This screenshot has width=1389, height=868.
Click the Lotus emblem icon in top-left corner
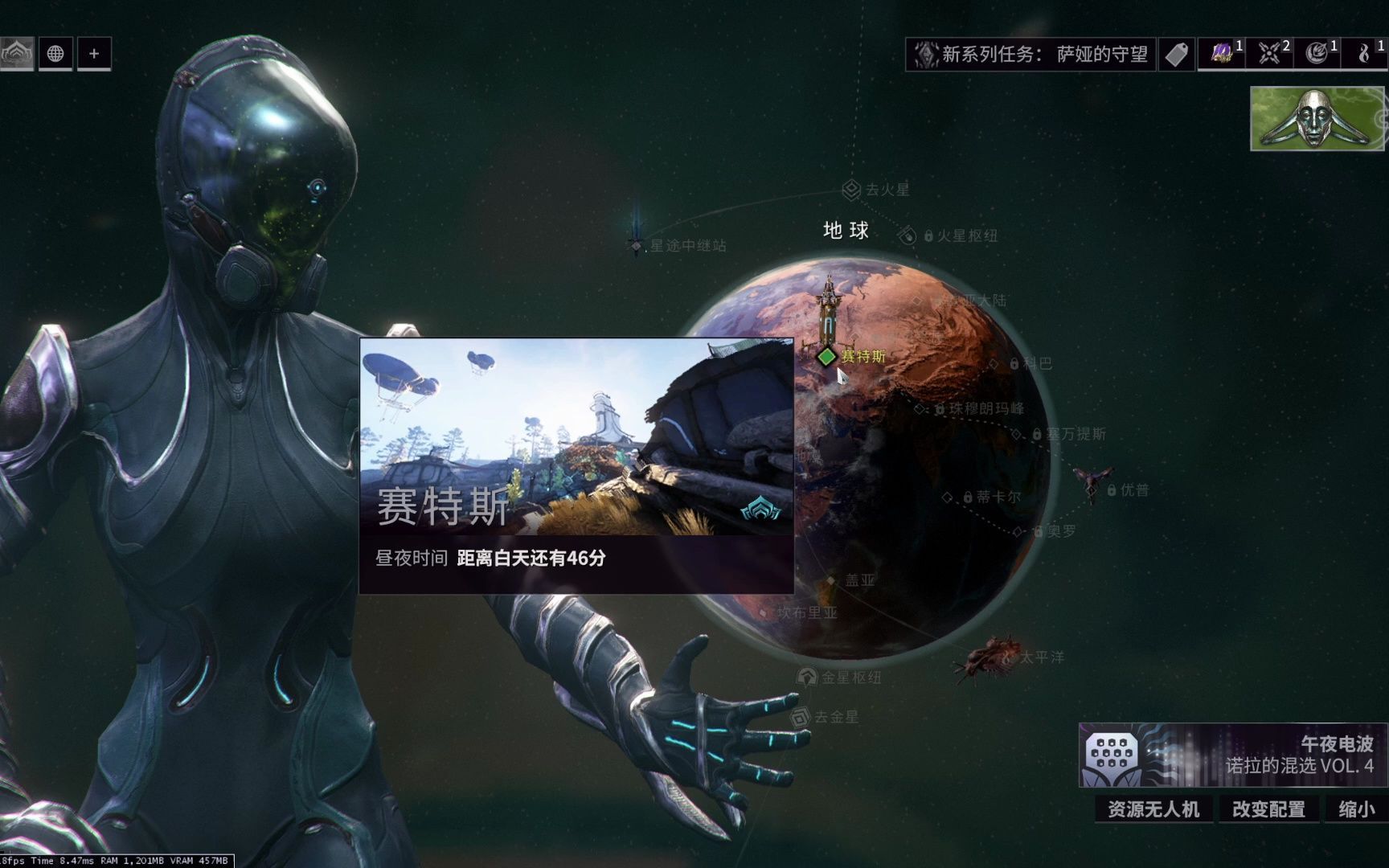coord(18,54)
